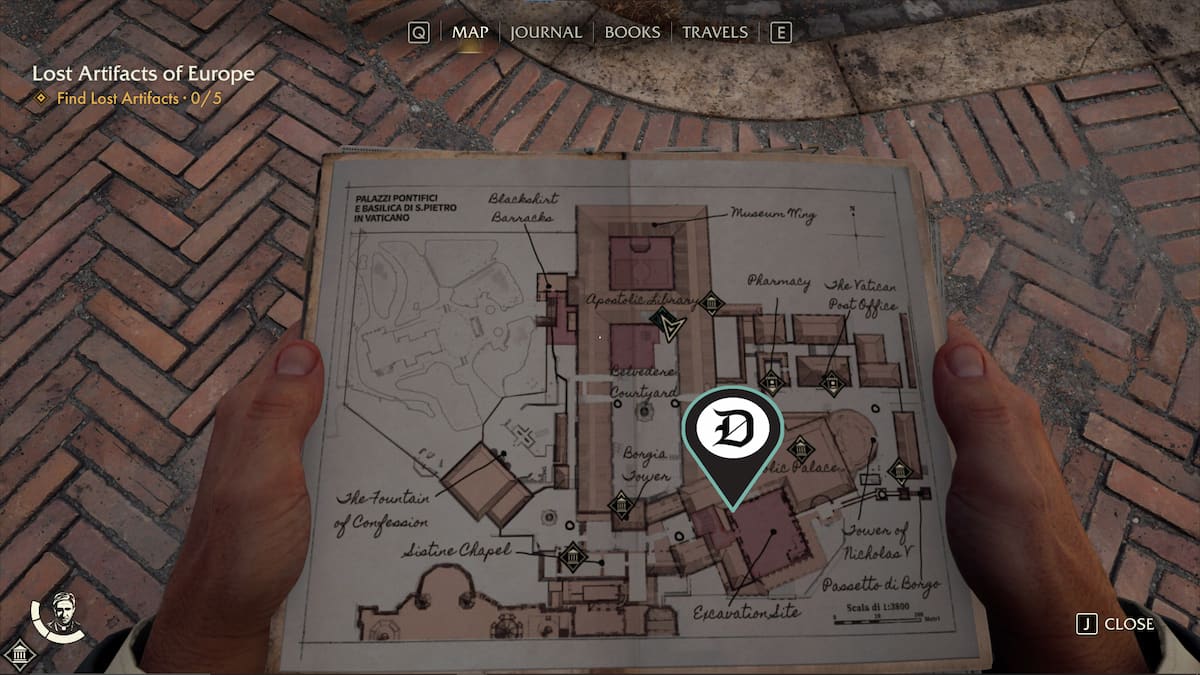Screen dimensions: 1200x675
Task: Select the Vatican Post Office marker icon
Action: pyautogui.click(x=832, y=382)
